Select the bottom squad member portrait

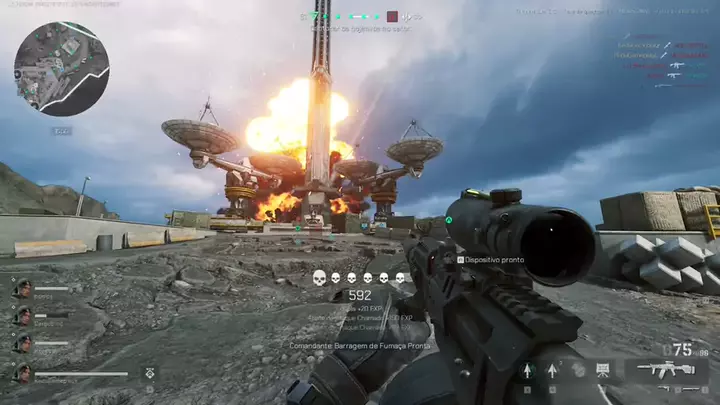(x=22, y=372)
